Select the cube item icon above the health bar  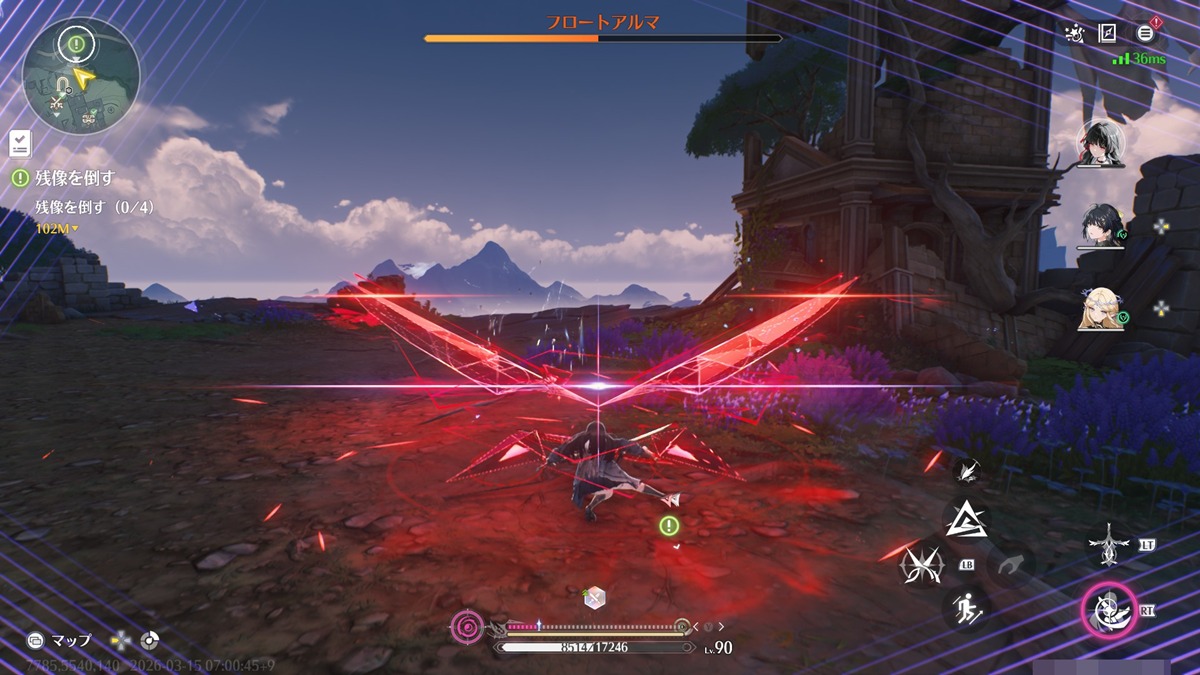(595, 597)
